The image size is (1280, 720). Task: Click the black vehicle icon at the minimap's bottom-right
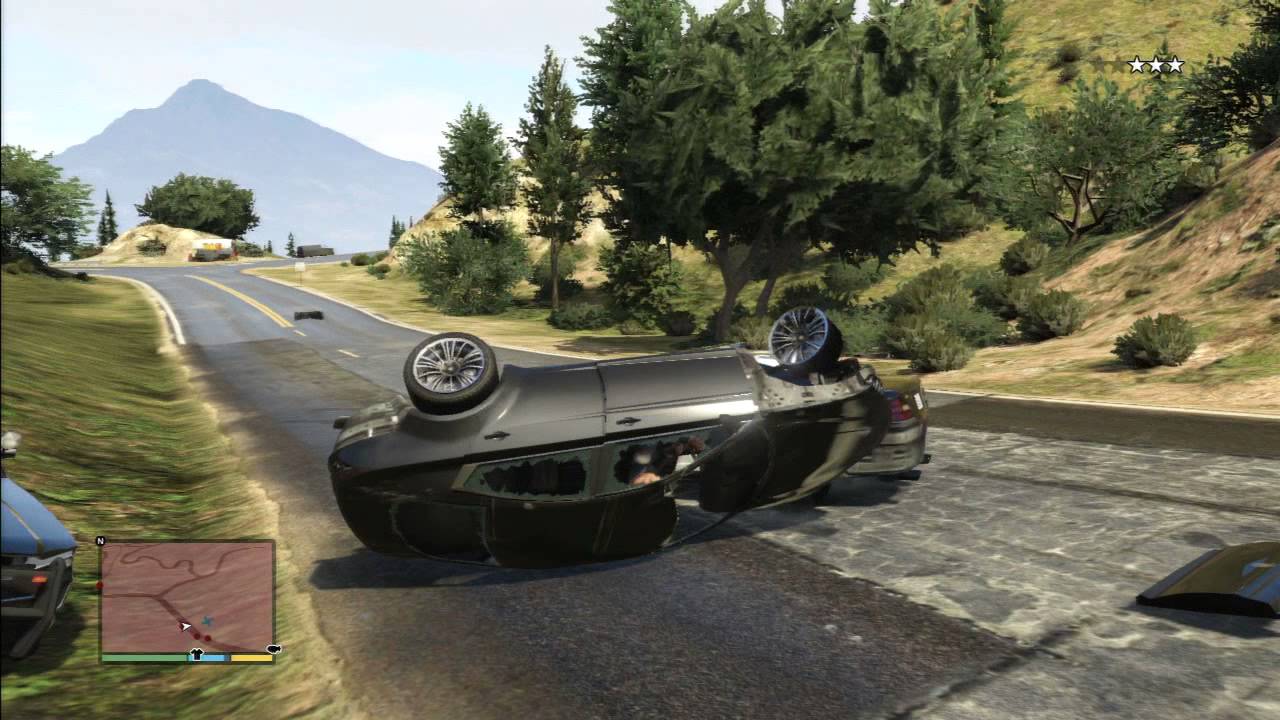click(273, 648)
